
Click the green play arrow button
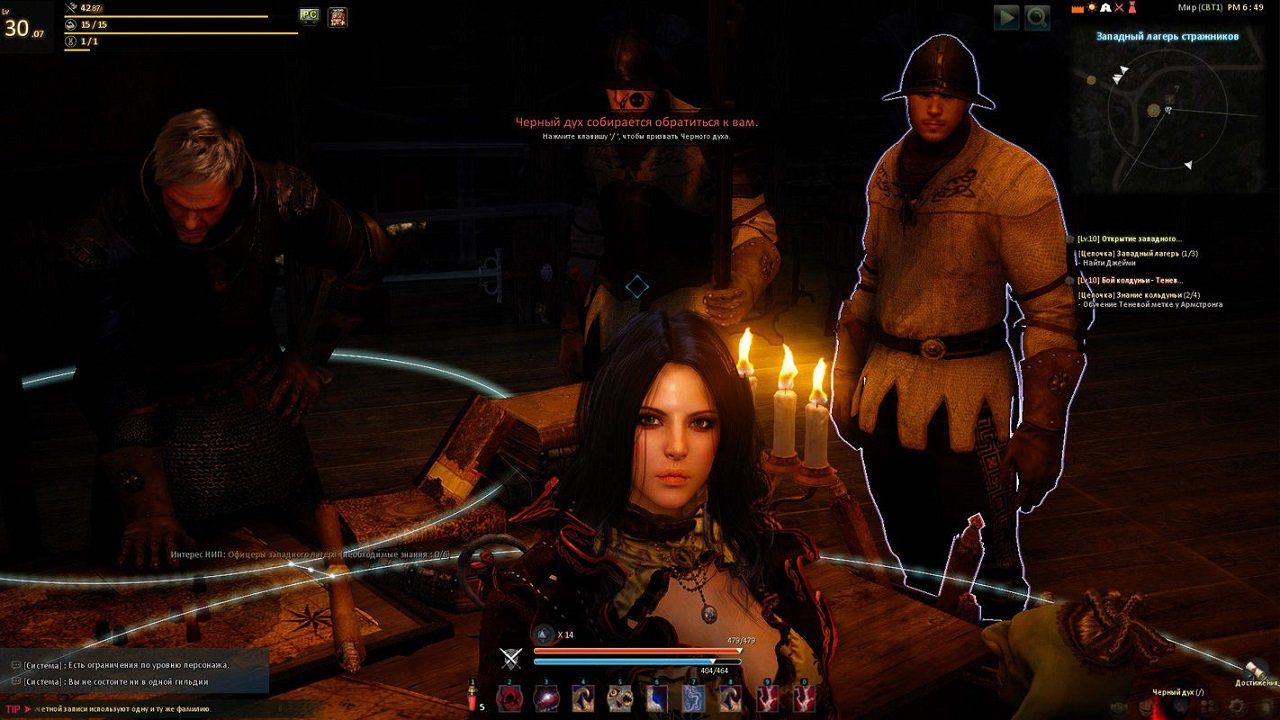[x=1006, y=17]
